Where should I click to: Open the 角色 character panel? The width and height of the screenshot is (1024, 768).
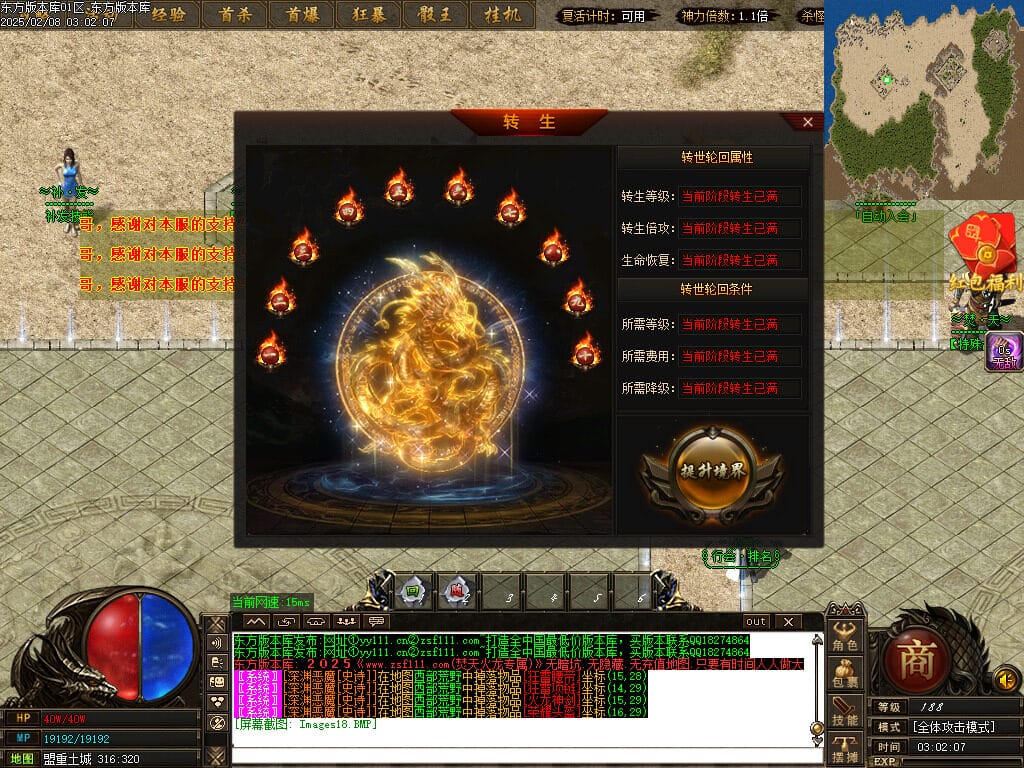coord(845,637)
